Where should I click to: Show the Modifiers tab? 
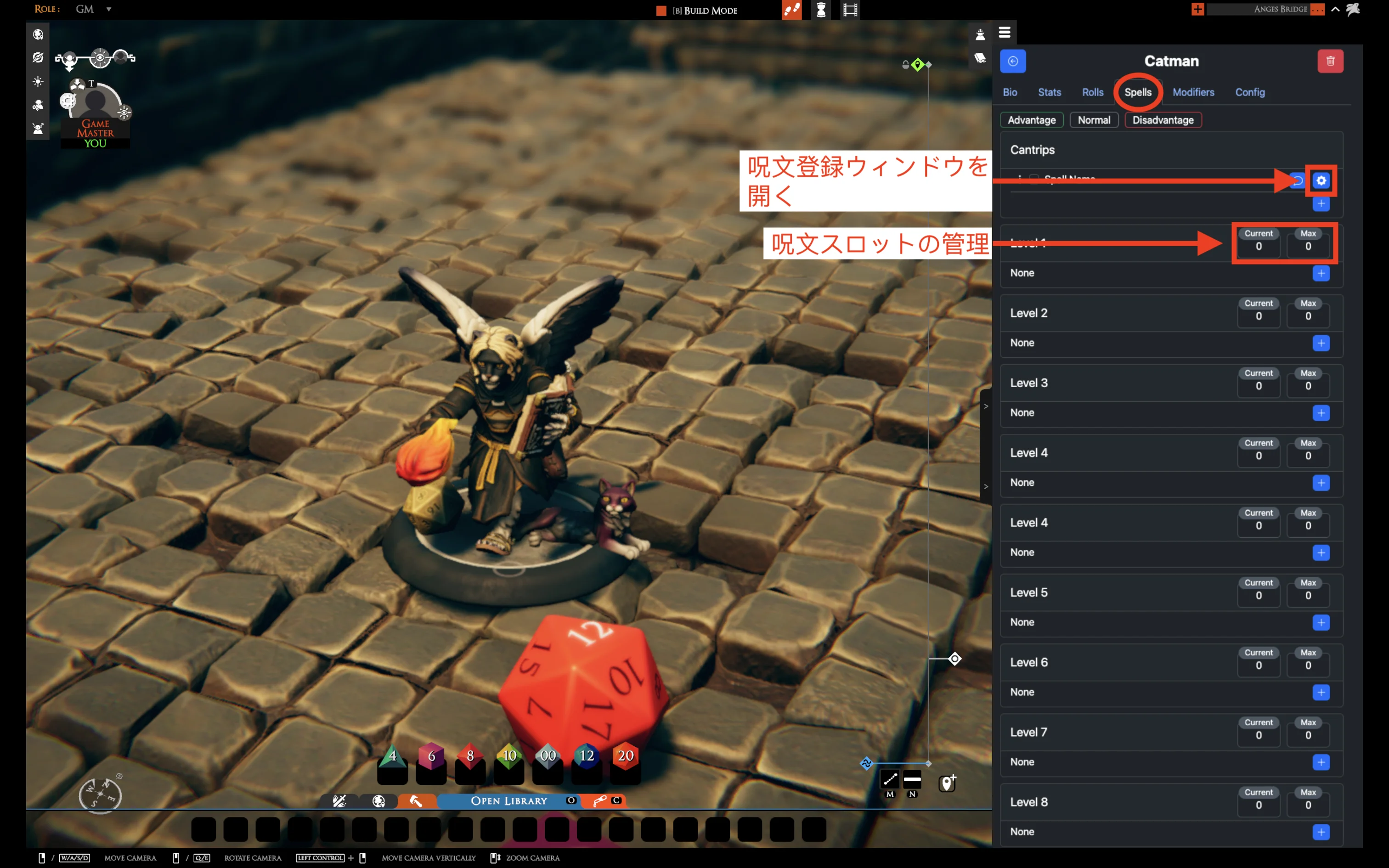(1193, 92)
